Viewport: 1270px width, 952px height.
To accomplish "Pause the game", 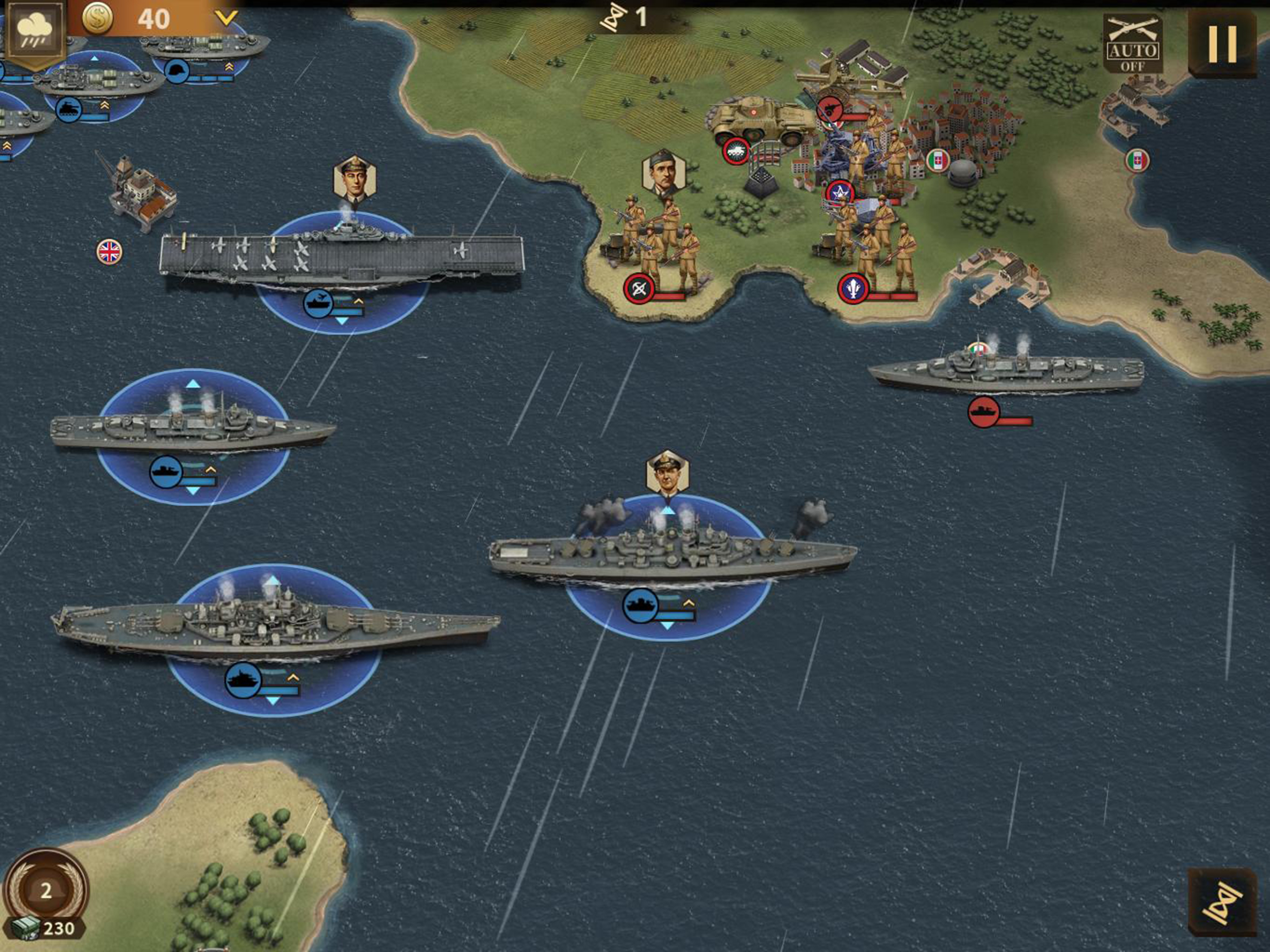I will click(1222, 44).
